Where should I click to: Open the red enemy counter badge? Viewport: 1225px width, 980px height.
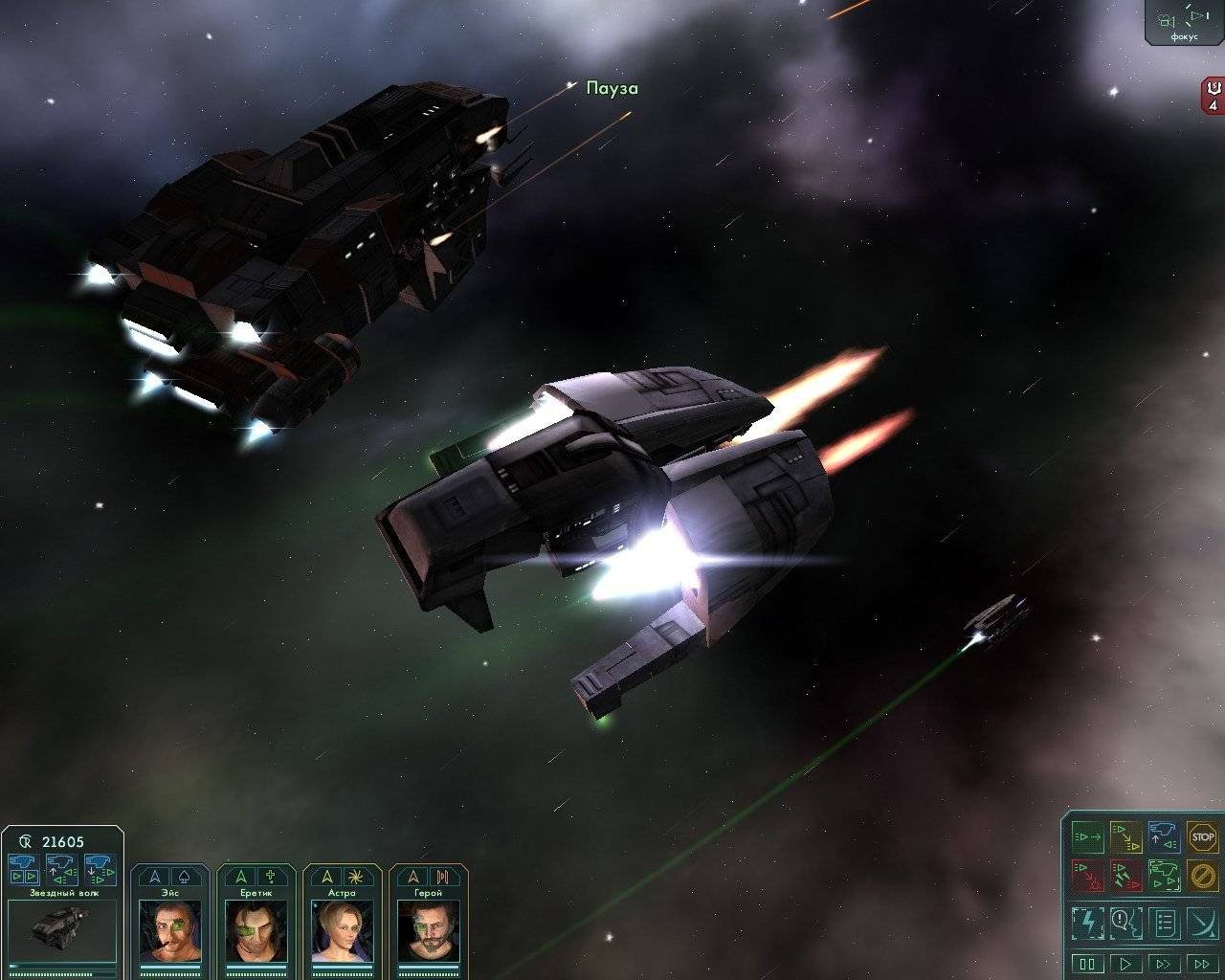click(1214, 96)
